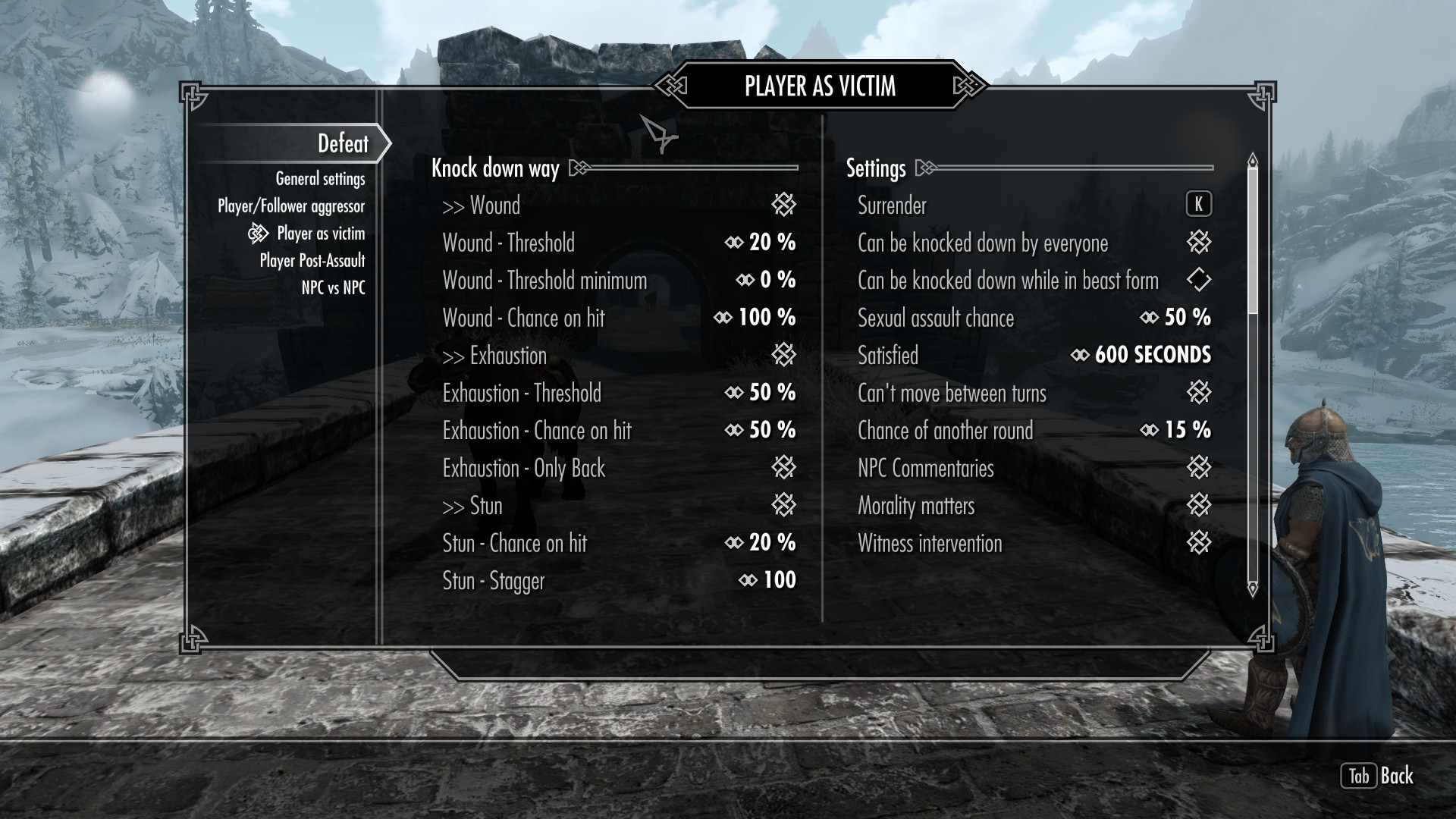The width and height of the screenshot is (1456, 819).
Task: Rebind the Surrender key mapping
Action: point(1198,205)
